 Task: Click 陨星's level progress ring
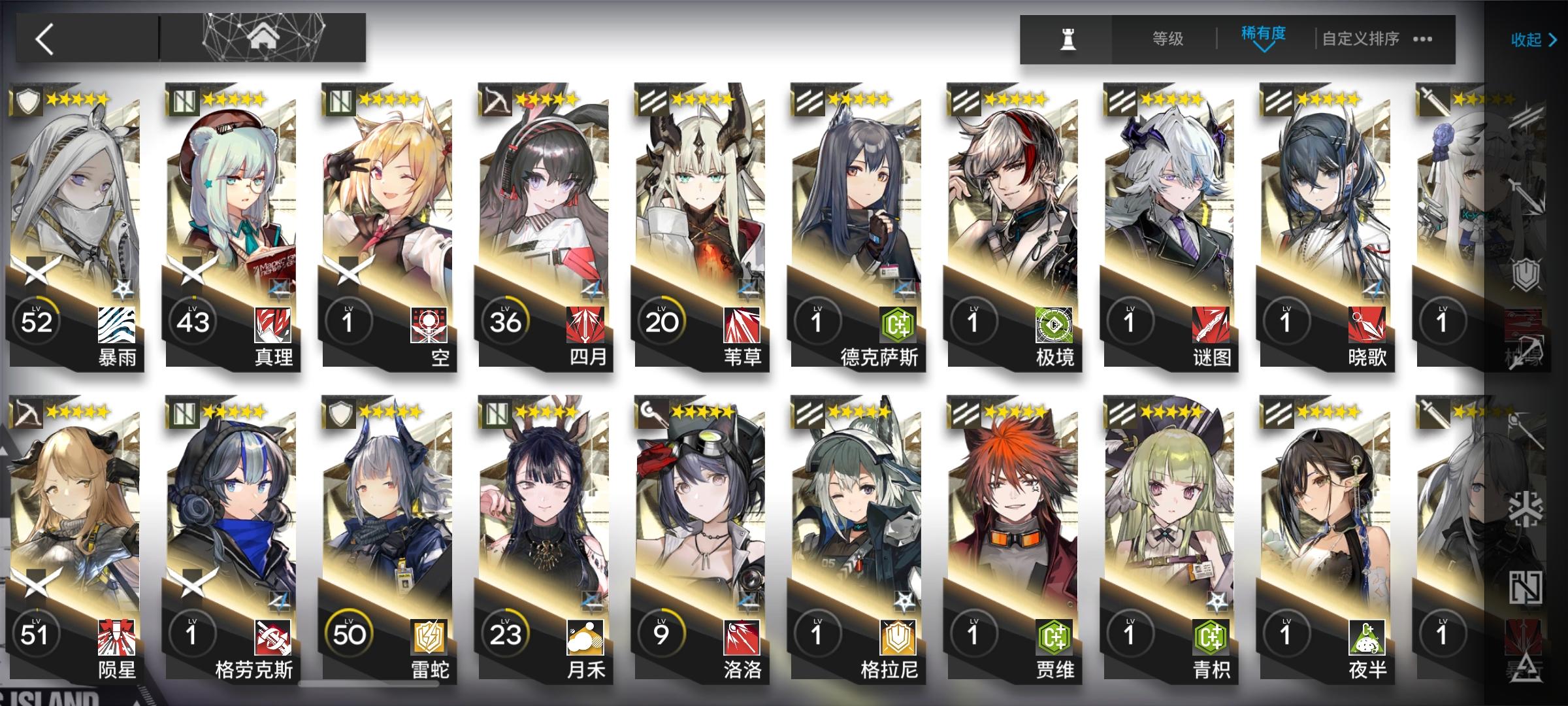[36, 631]
